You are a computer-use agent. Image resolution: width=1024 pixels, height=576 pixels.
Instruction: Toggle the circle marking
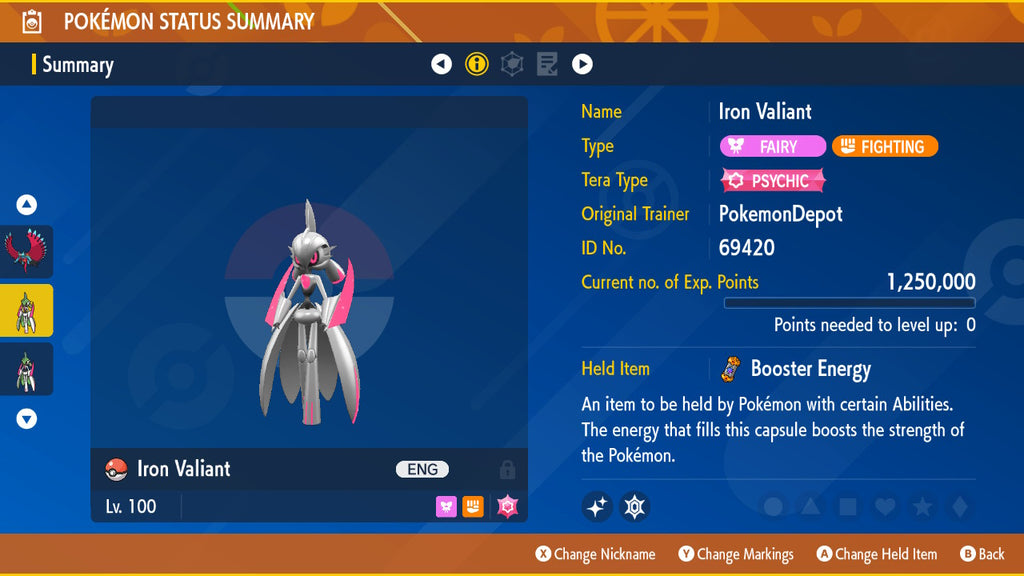point(773,507)
